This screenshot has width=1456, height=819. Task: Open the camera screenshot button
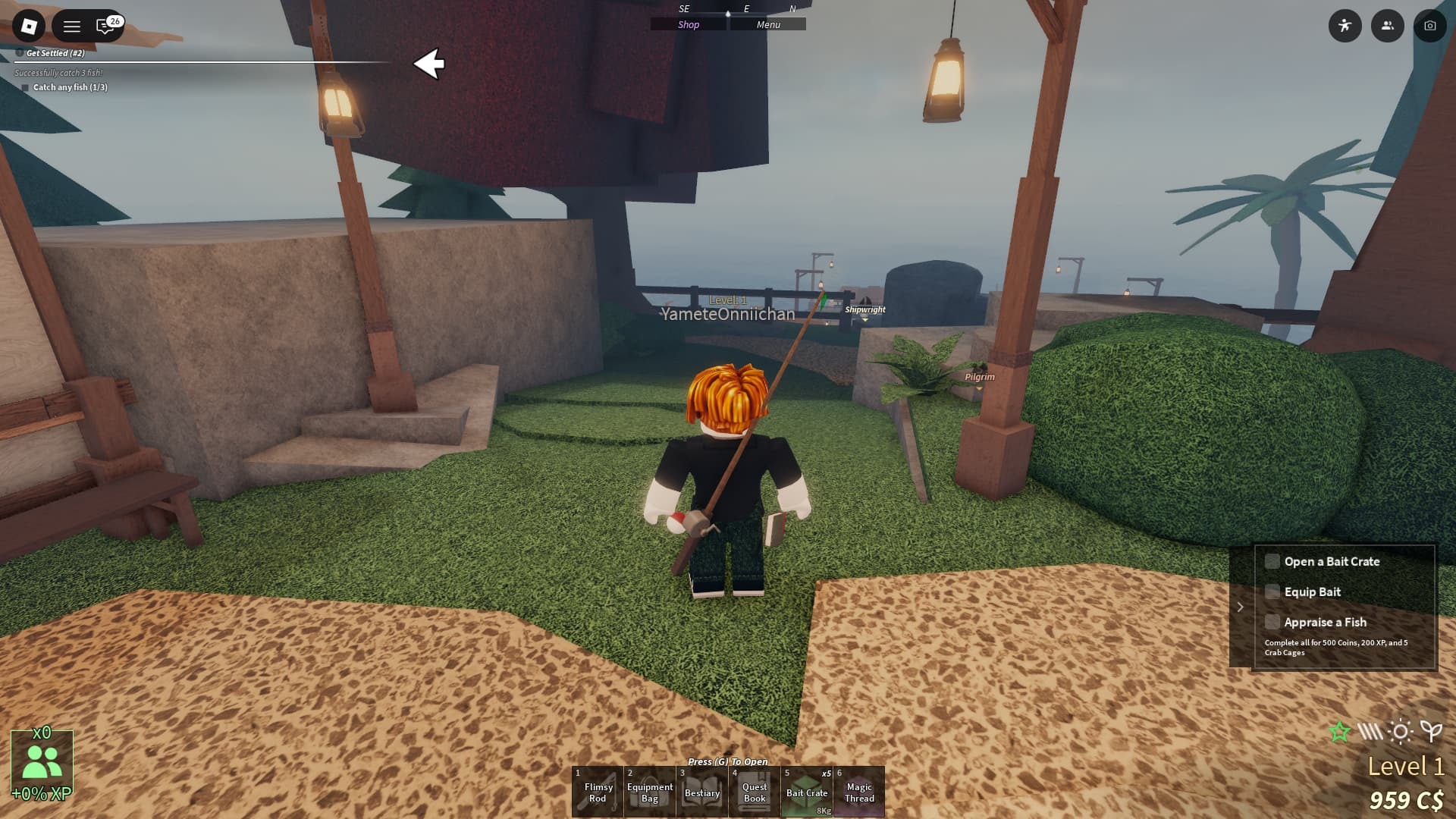1430,26
